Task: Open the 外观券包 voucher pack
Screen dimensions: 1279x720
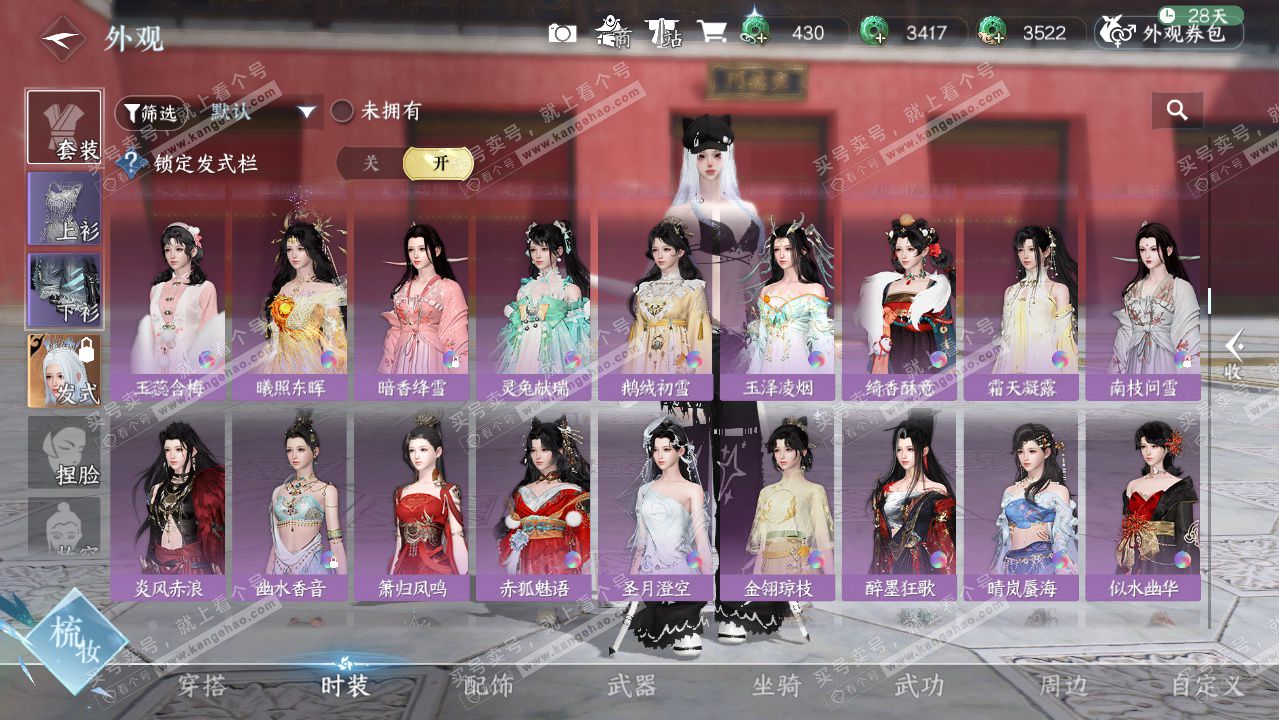Action: 1170,33
